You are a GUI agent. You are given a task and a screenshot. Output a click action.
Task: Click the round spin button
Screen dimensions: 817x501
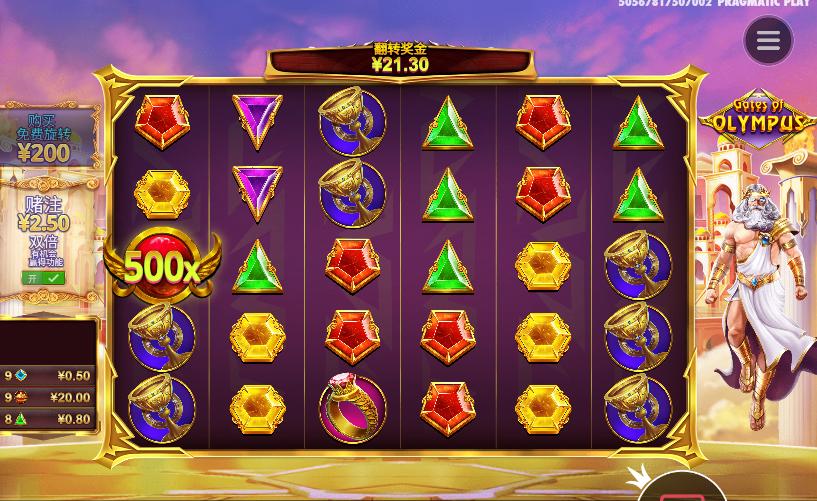pyautogui.click(x=682, y=490)
